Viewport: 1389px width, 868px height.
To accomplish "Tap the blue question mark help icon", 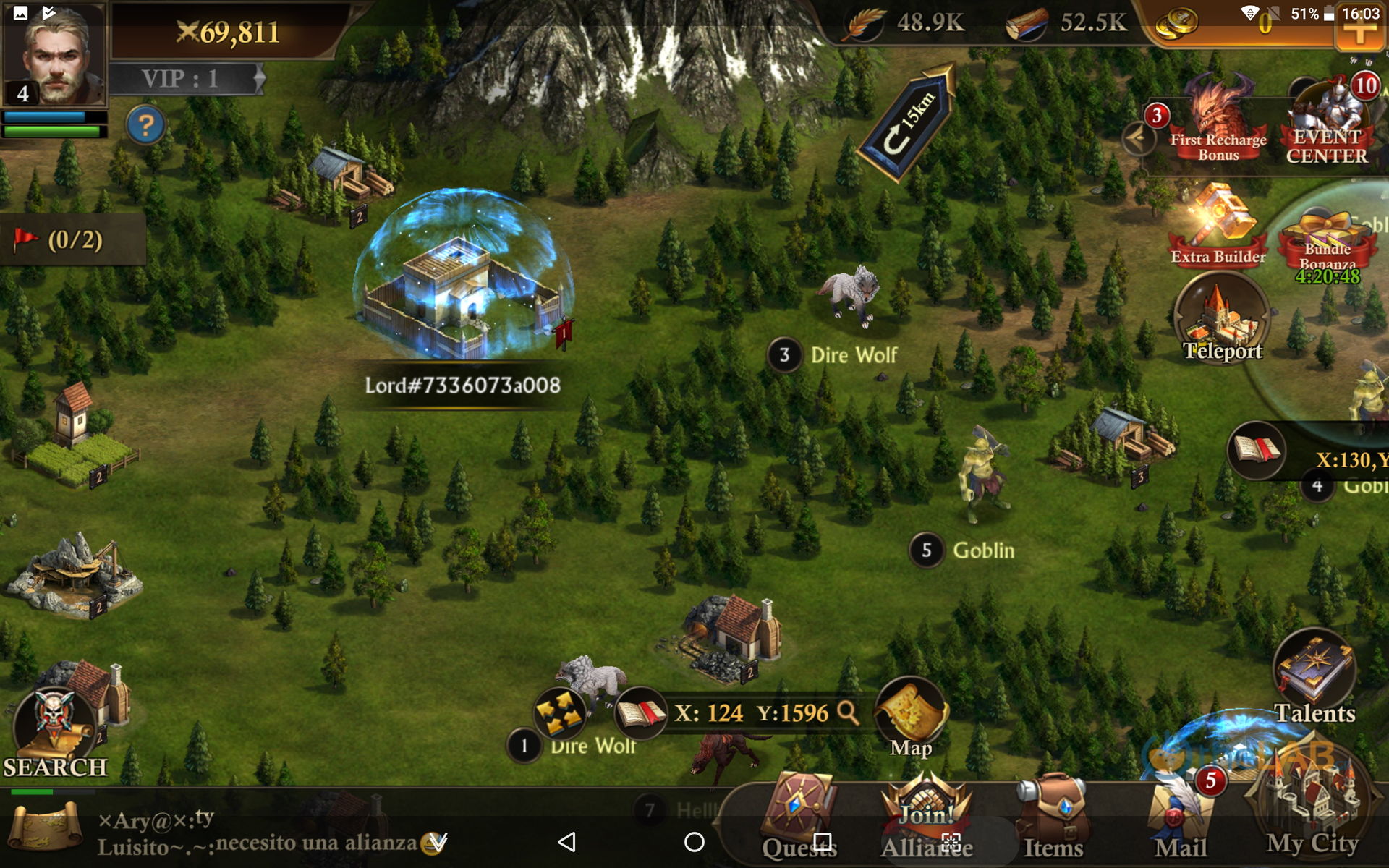I will pyautogui.click(x=145, y=126).
